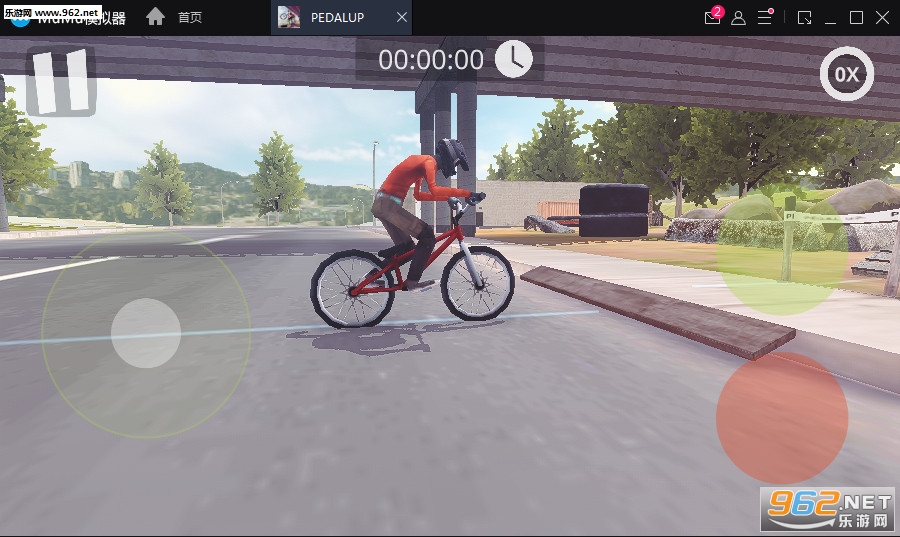The image size is (900, 537).
Task: Open the emulator user account icon
Action: pyautogui.click(x=738, y=18)
